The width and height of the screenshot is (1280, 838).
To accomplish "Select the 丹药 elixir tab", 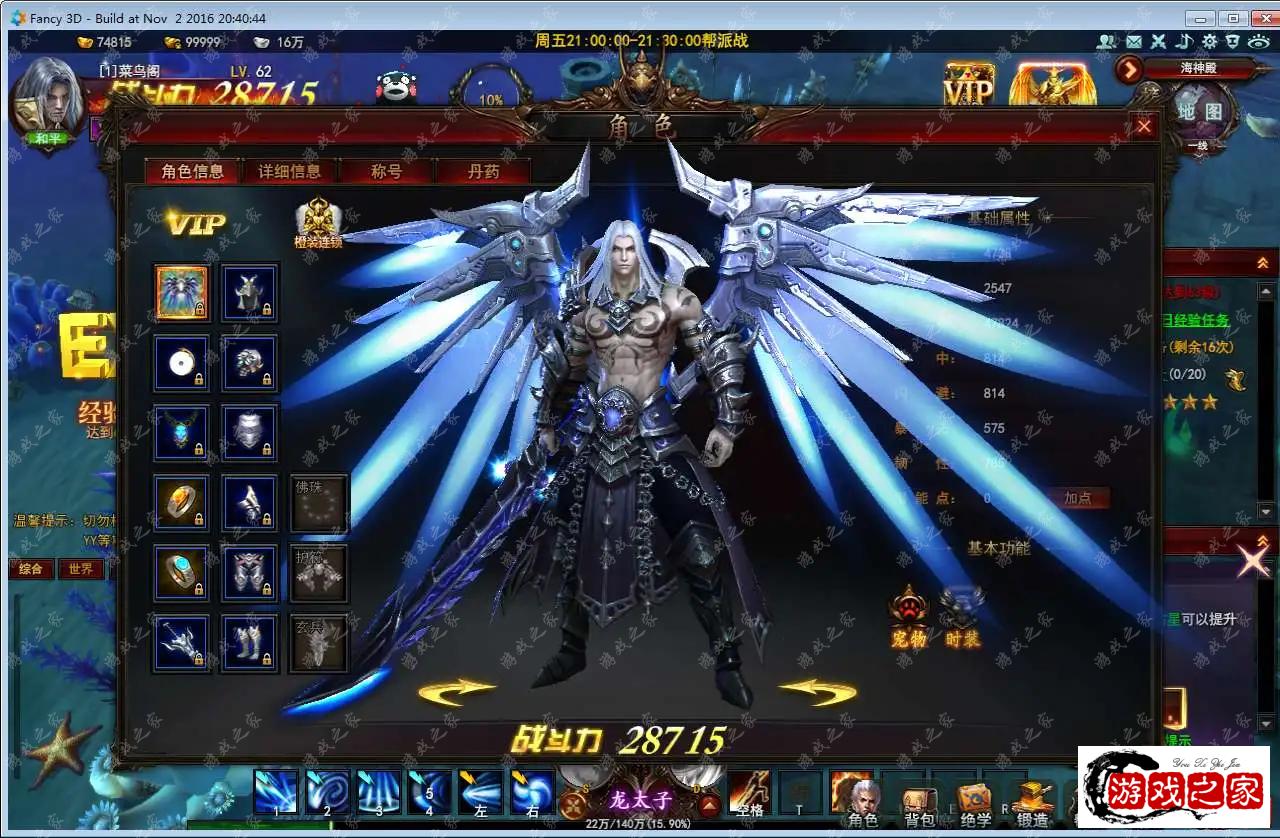I will tap(483, 171).
